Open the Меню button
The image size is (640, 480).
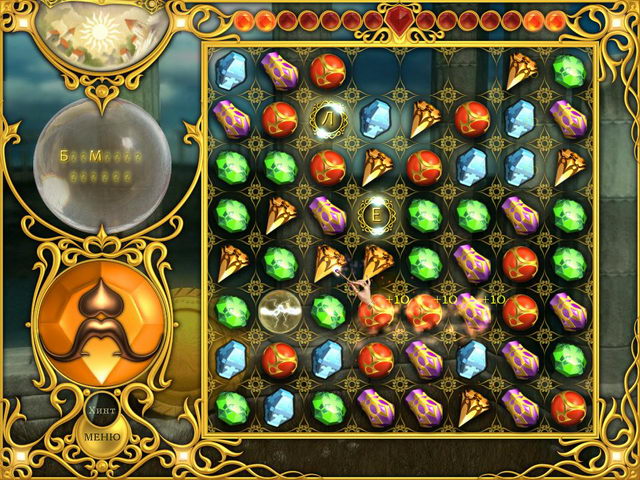click(100, 437)
